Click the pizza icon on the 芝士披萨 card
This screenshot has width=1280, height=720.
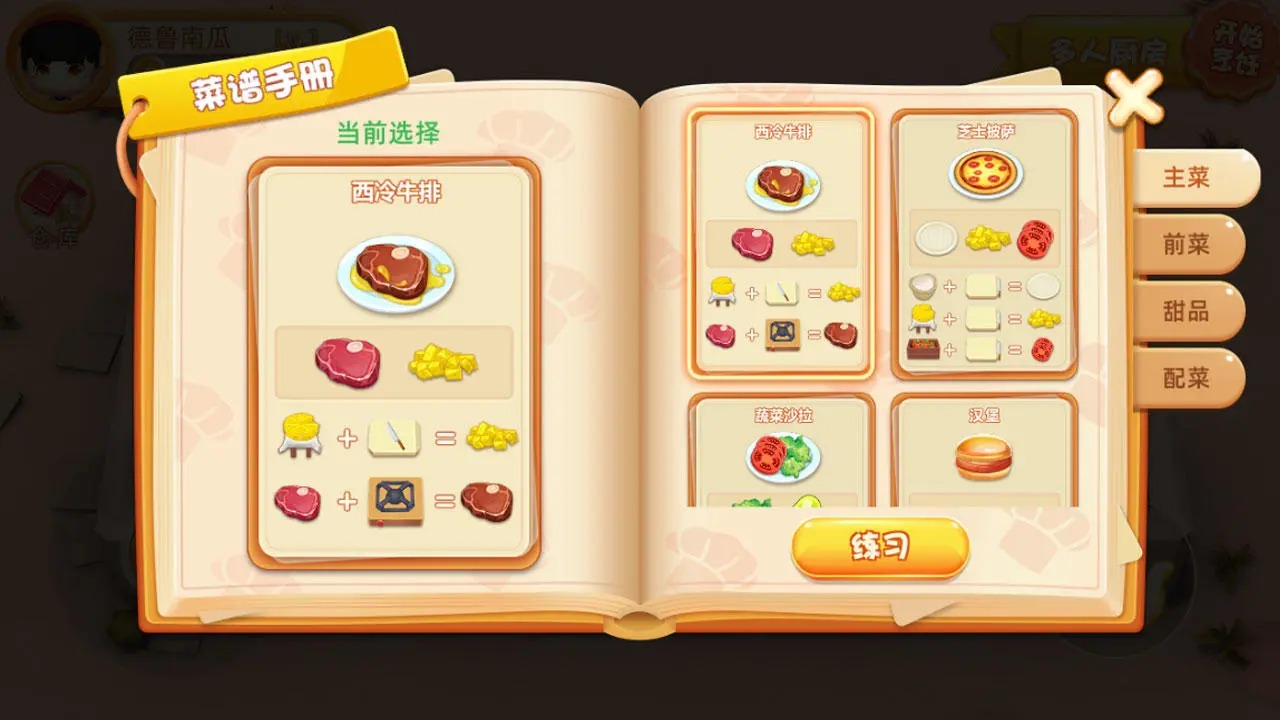tap(986, 175)
